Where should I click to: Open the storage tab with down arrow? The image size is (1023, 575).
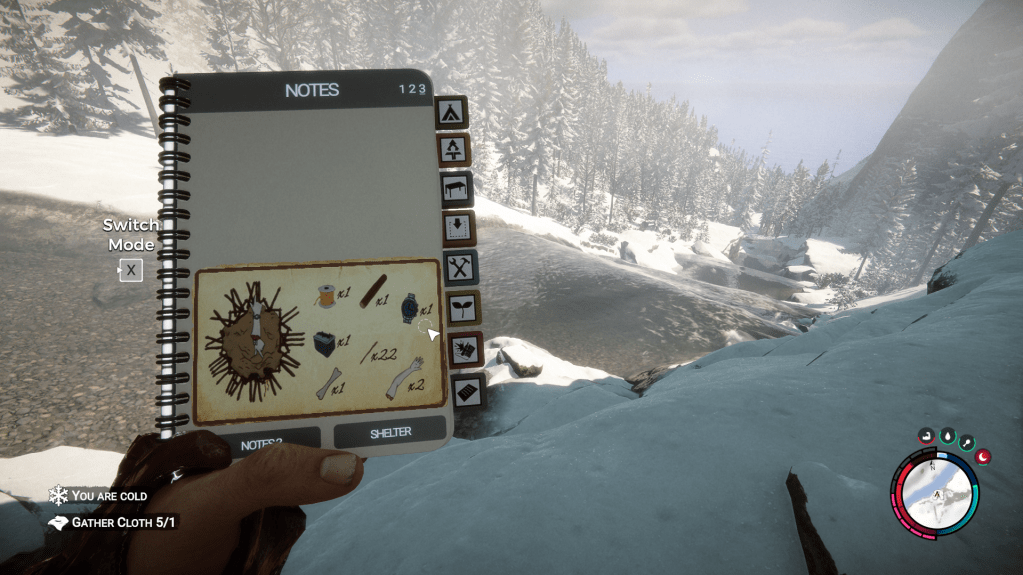[x=458, y=229]
